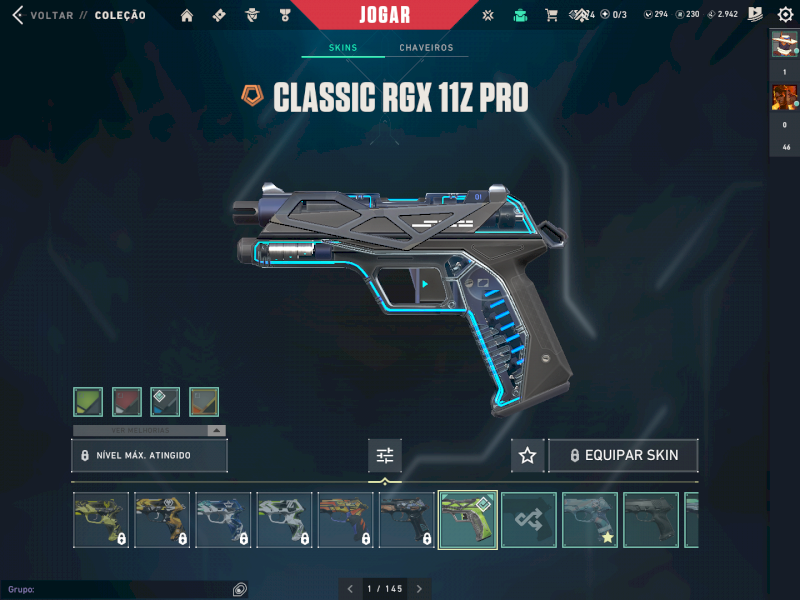Viewport: 800px width, 600px height.
Task: Choose the green color variant swatch
Action: pos(88,402)
